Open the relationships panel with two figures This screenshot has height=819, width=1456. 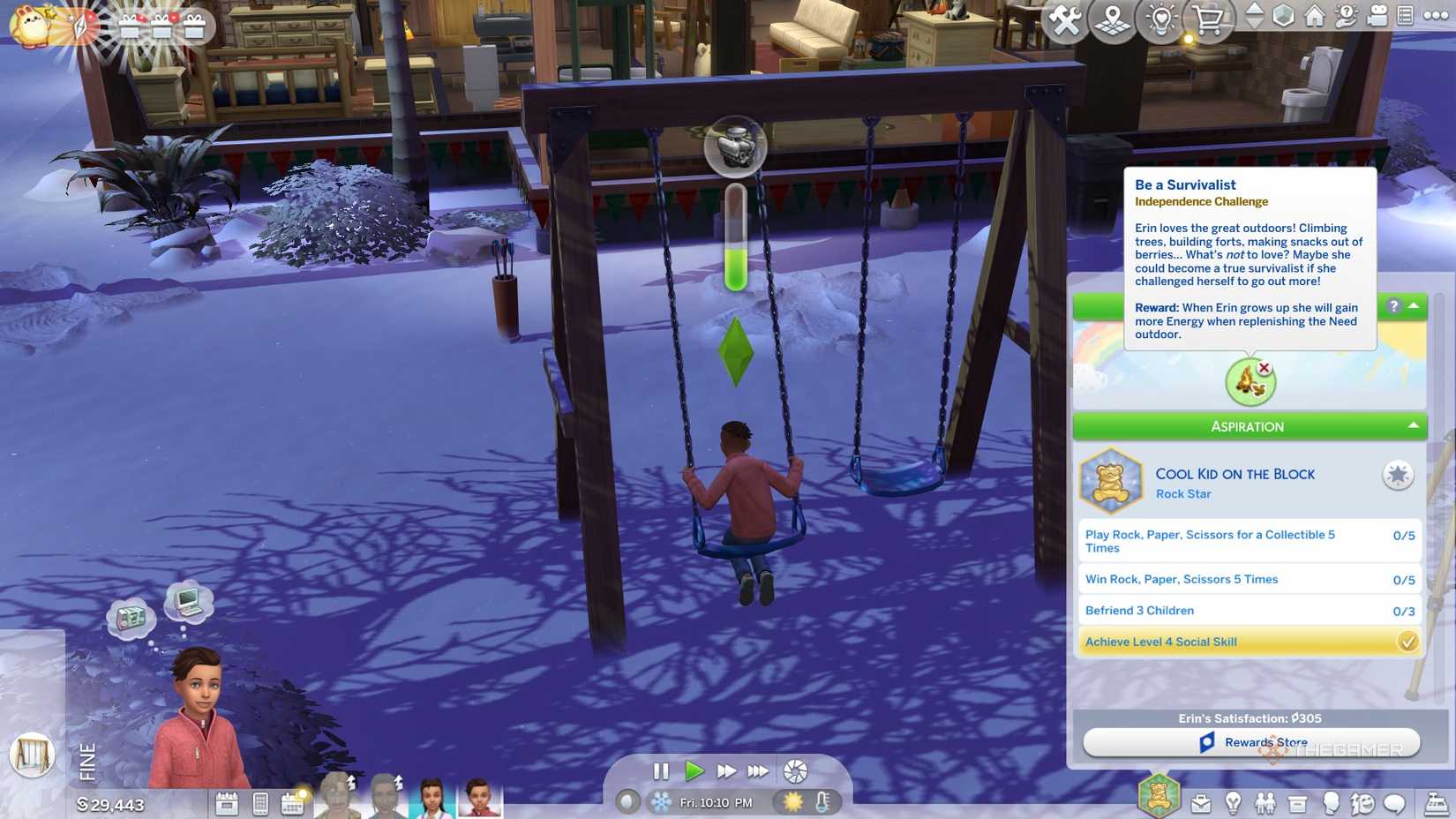pos(1265,803)
